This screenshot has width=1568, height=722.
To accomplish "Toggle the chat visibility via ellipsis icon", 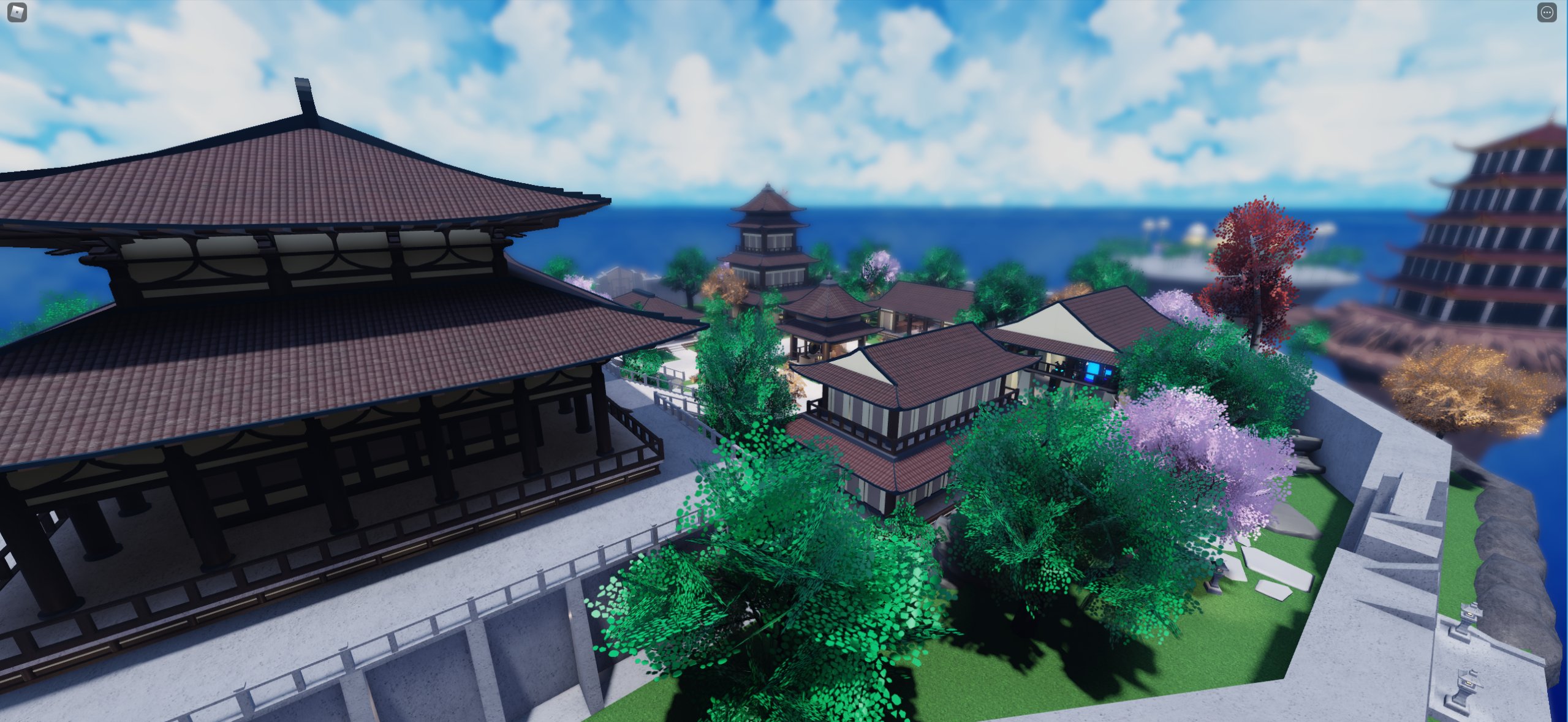I will tap(1547, 12).
